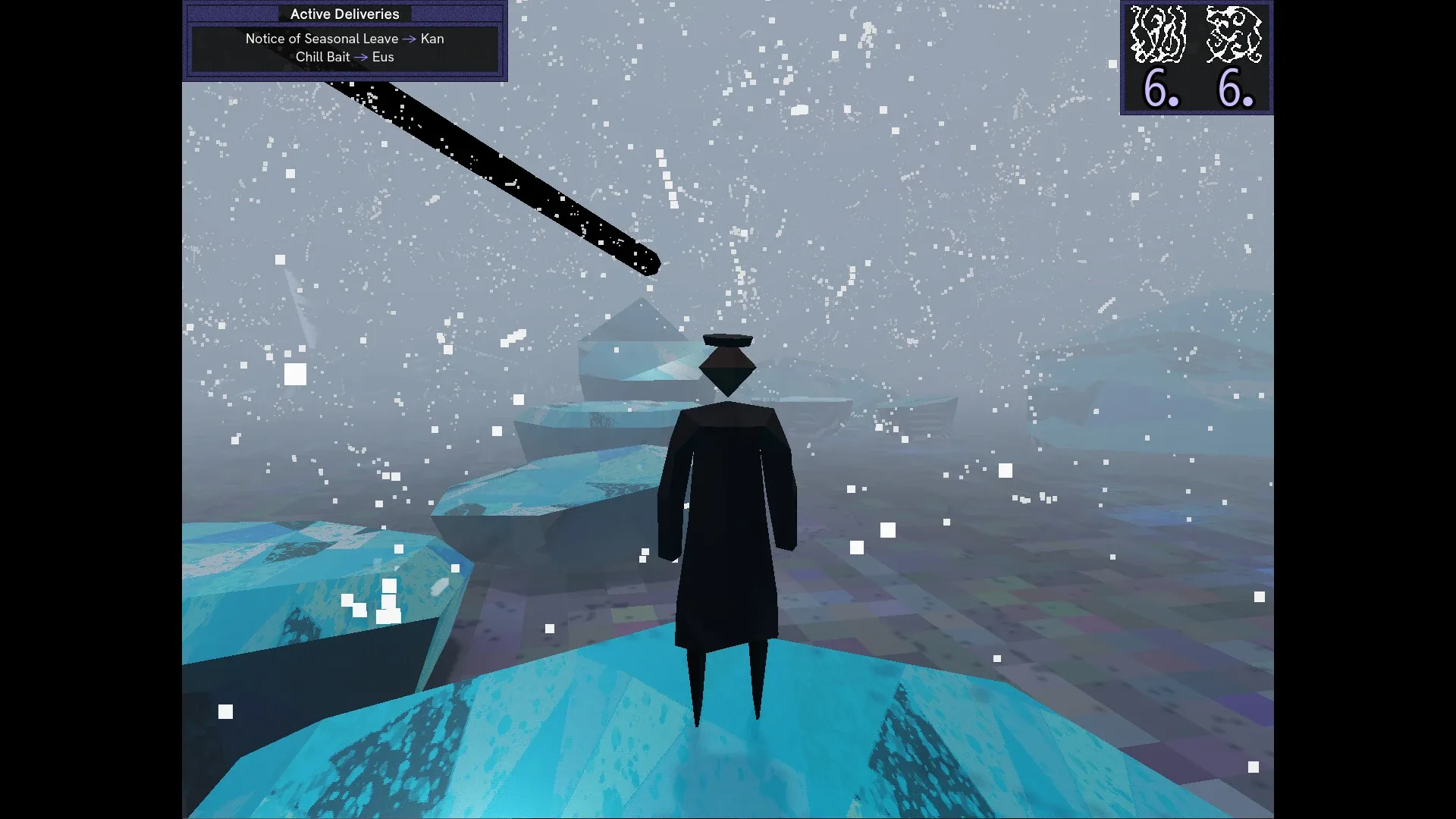This screenshot has height=819, width=1456.
Task: Select the right swirl stamp seal icon
Action: (x=1236, y=34)
